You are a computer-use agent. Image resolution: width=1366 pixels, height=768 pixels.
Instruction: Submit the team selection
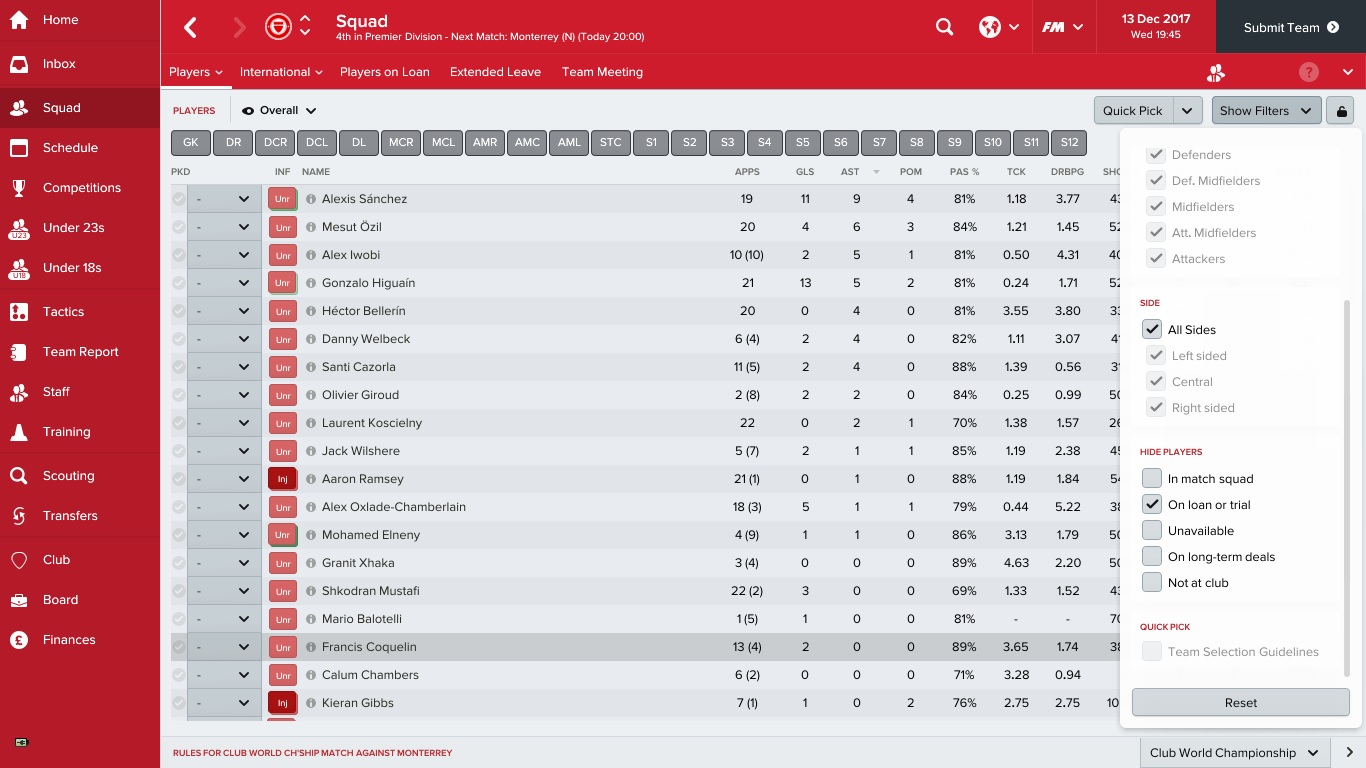pos(1290,28)
